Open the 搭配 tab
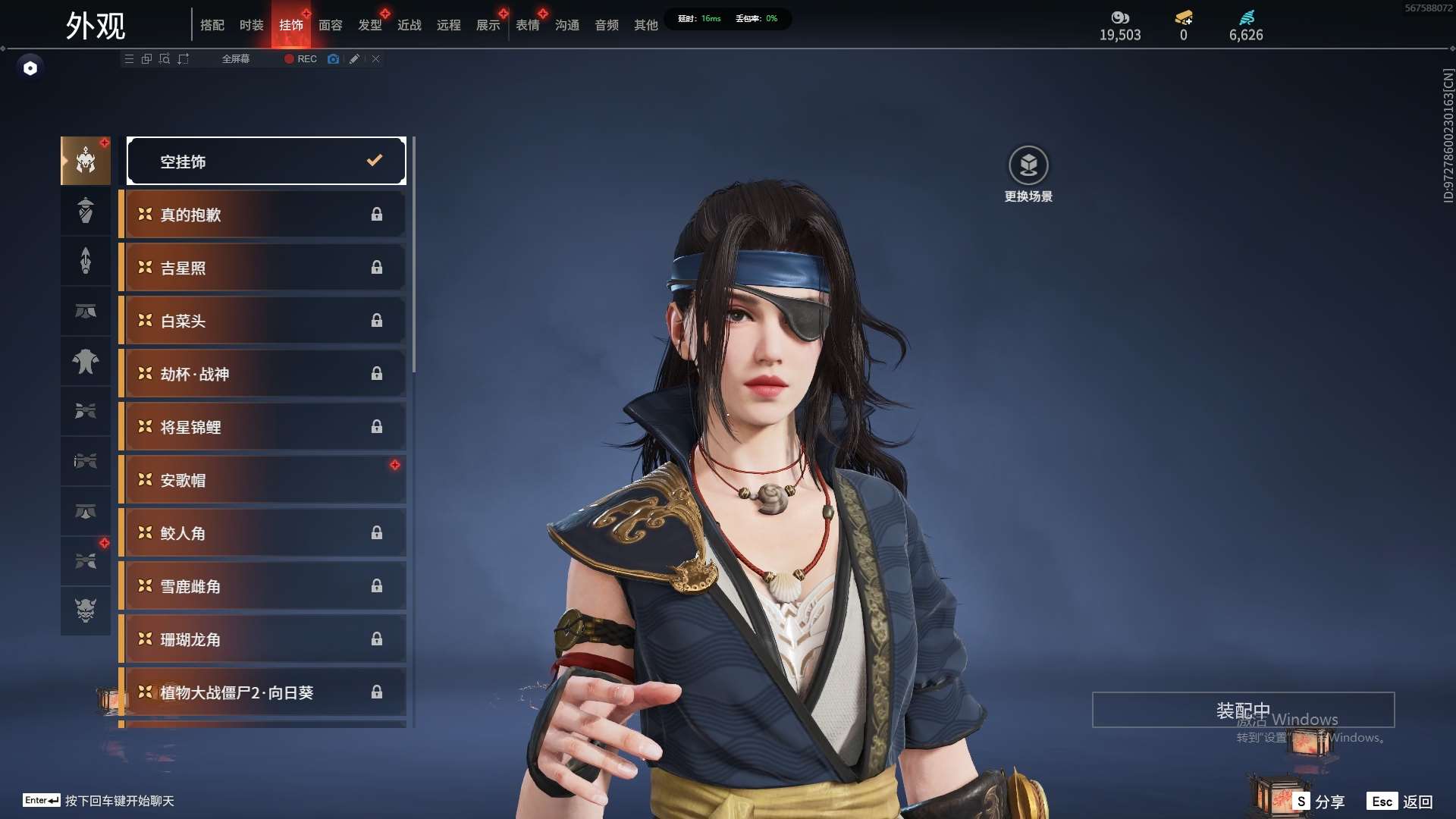The width and height of the screenshot is (1456, 819). [212, 25]
